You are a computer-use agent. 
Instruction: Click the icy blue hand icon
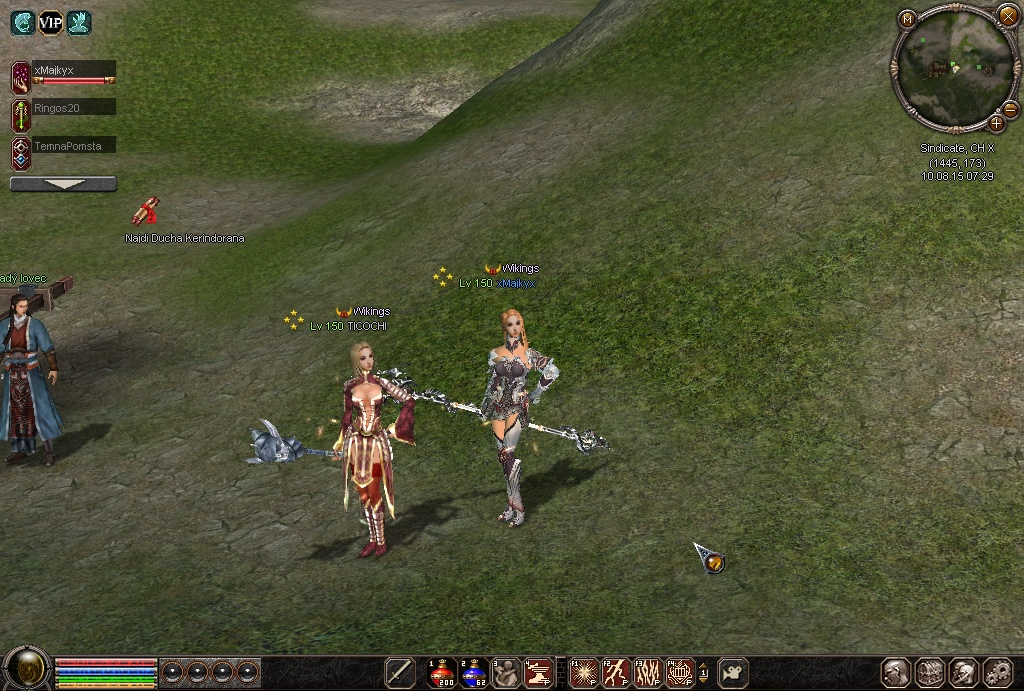(x=79, y=23)
